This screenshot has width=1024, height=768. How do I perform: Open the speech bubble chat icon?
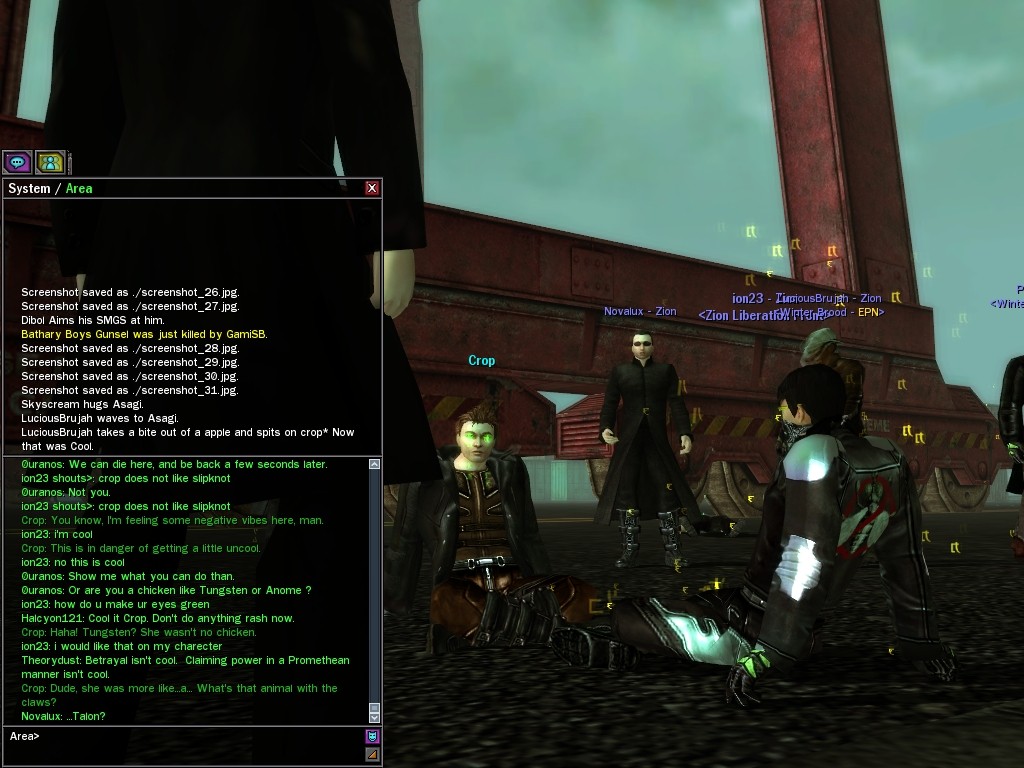point(17,161)
